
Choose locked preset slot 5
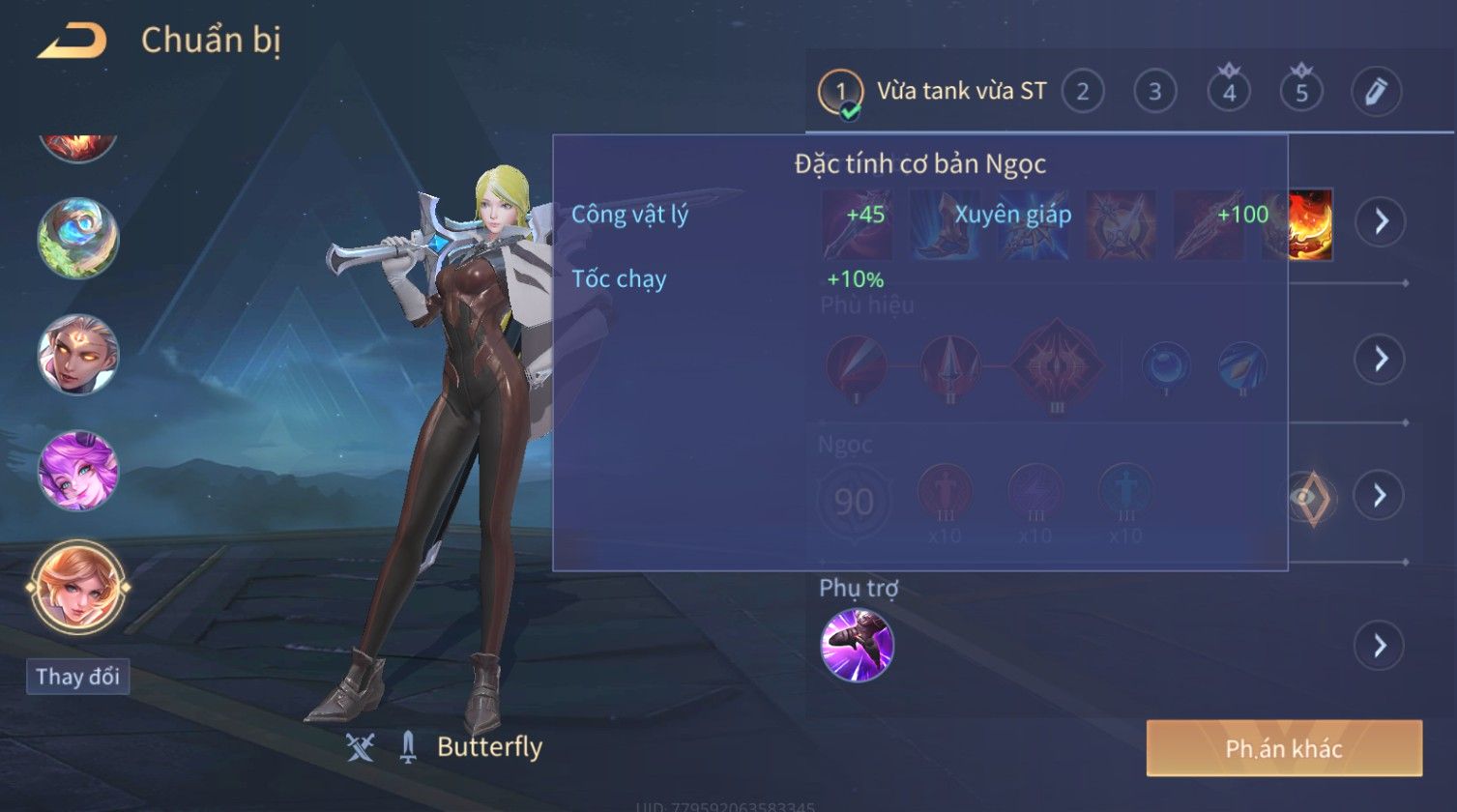(1301, 92)
